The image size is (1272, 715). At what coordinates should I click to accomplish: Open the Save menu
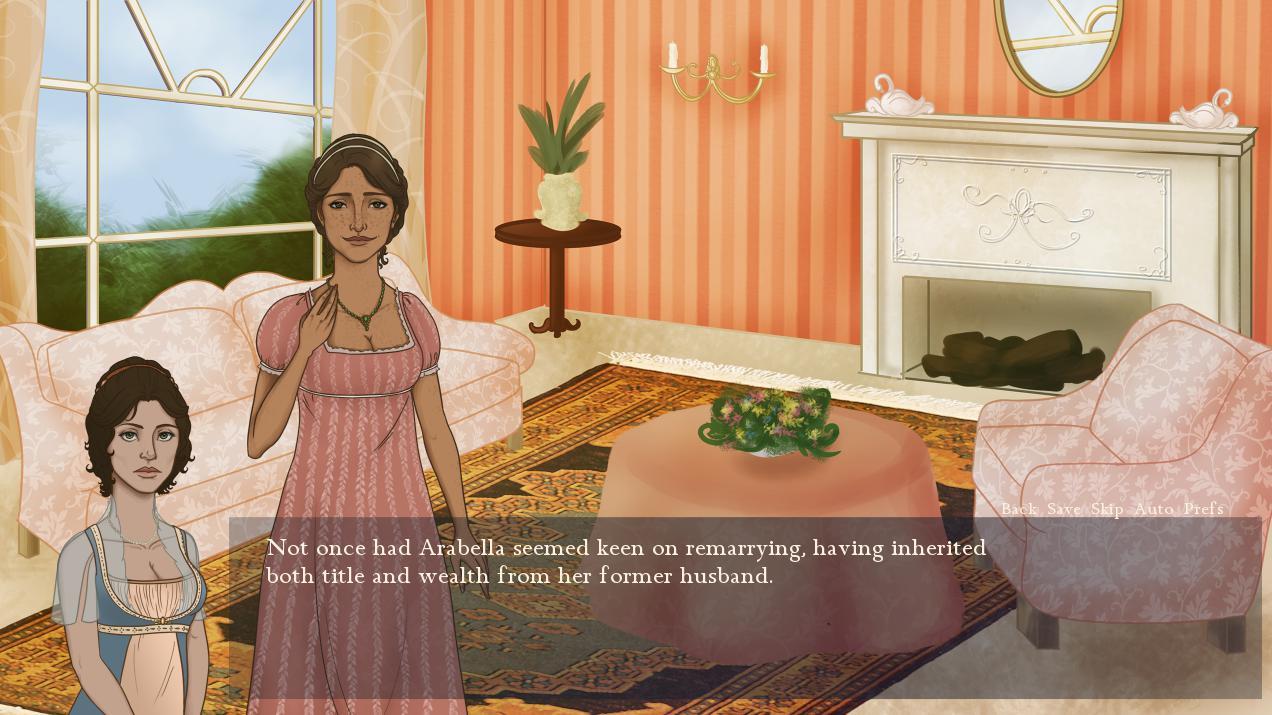coord(1063,509)
